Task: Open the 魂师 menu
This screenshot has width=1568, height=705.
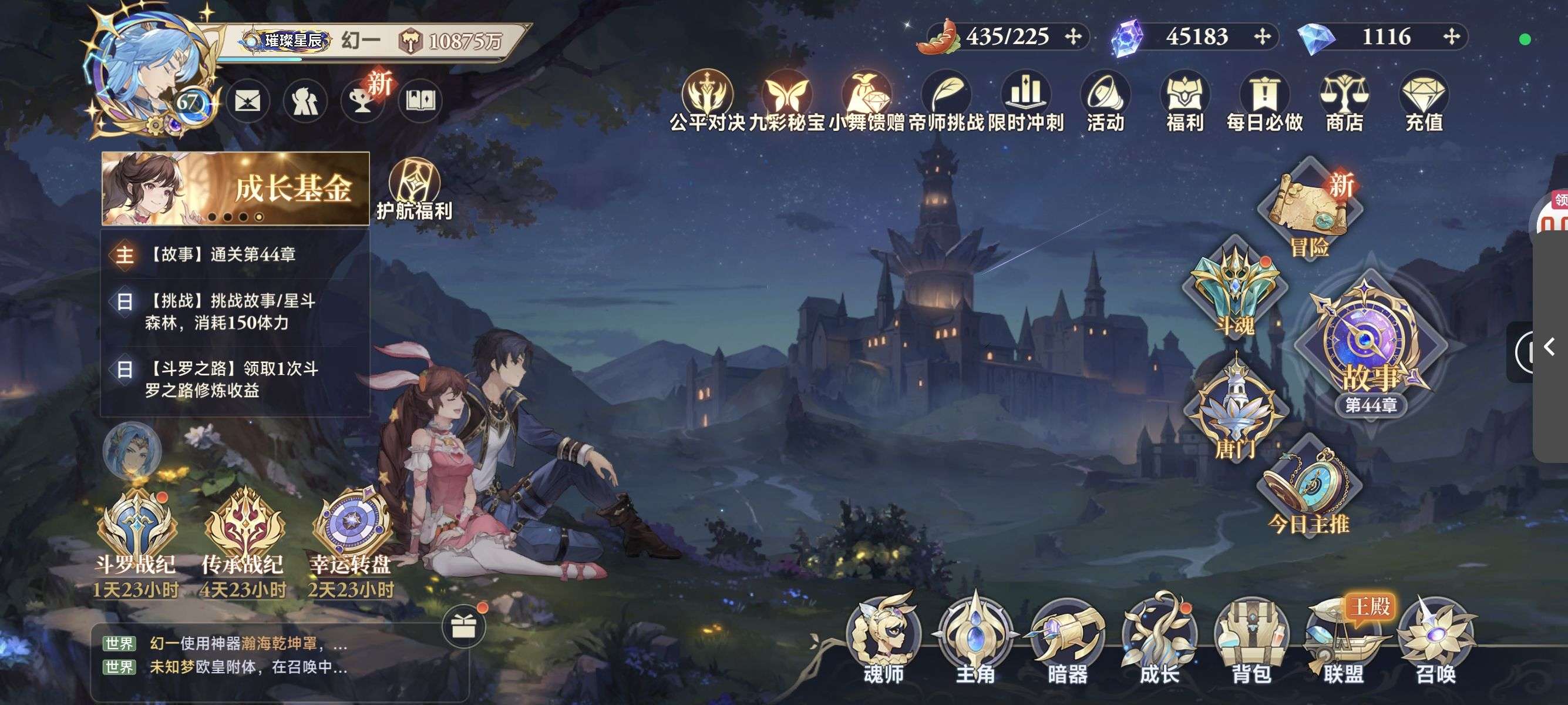Action: click(884, 639)
